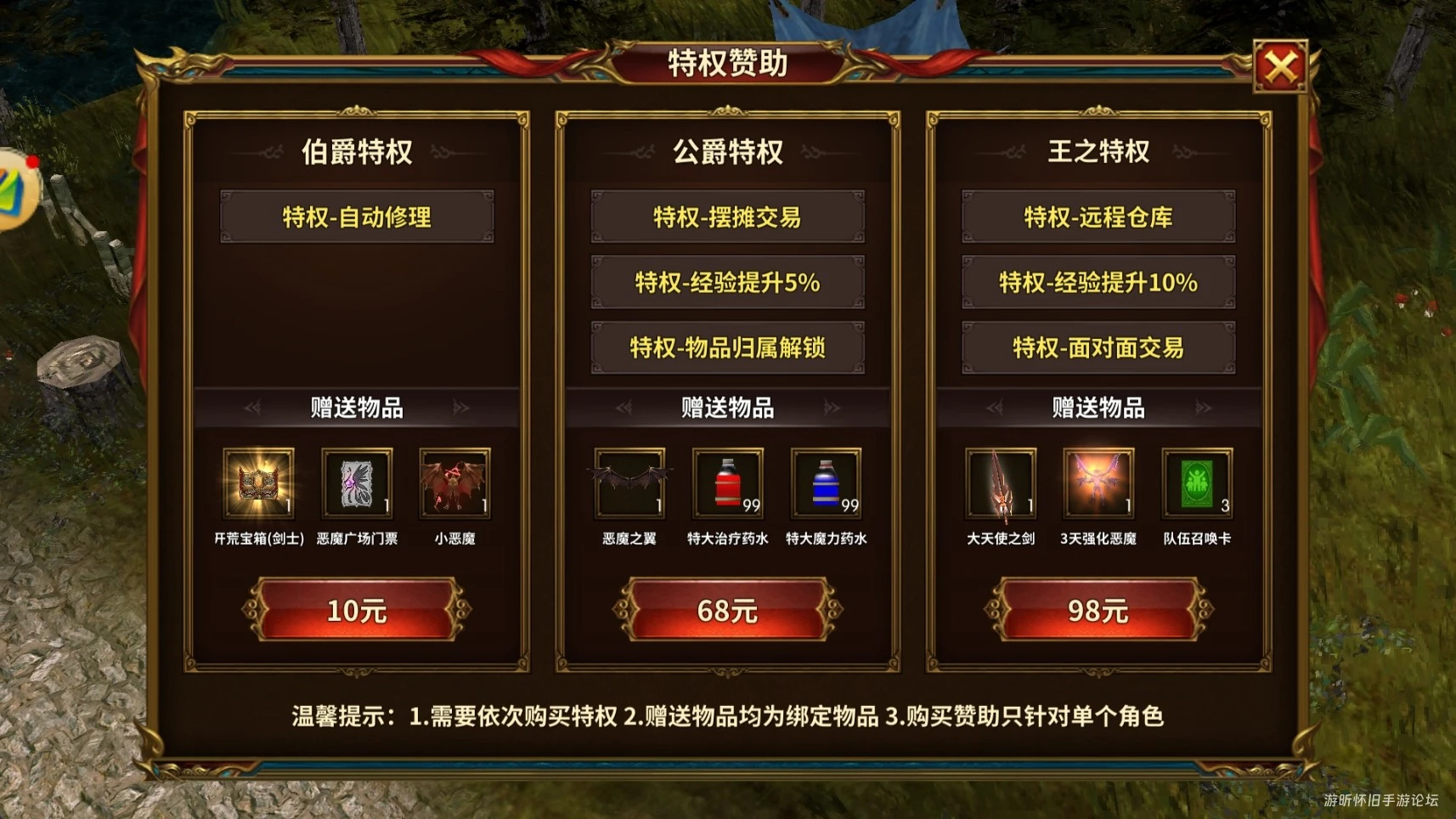1456x819 pixels.
Task: Open the 特权-自动修理 privilege entry
Action: [x=358, y=217]
